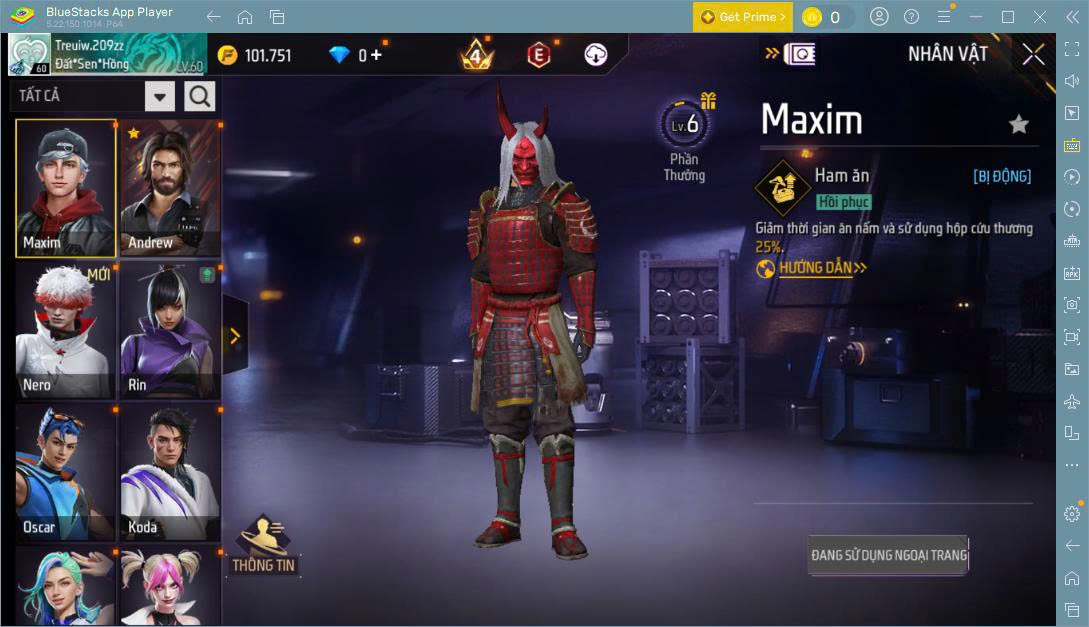
Task: Pick Rin in the character list
Action: click(x=170, y=330)
